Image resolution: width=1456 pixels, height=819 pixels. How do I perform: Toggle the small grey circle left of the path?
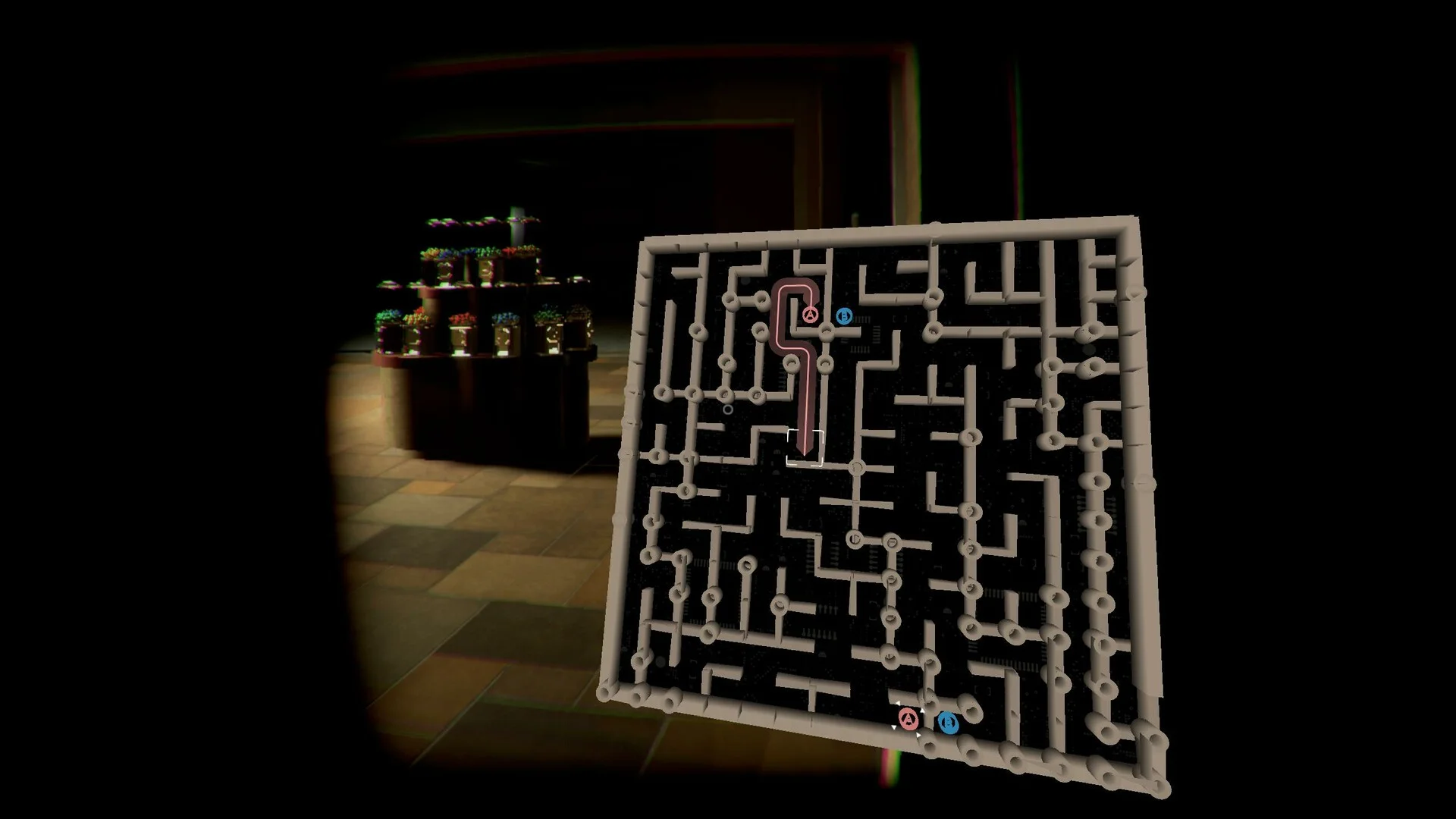pos(728,409)
